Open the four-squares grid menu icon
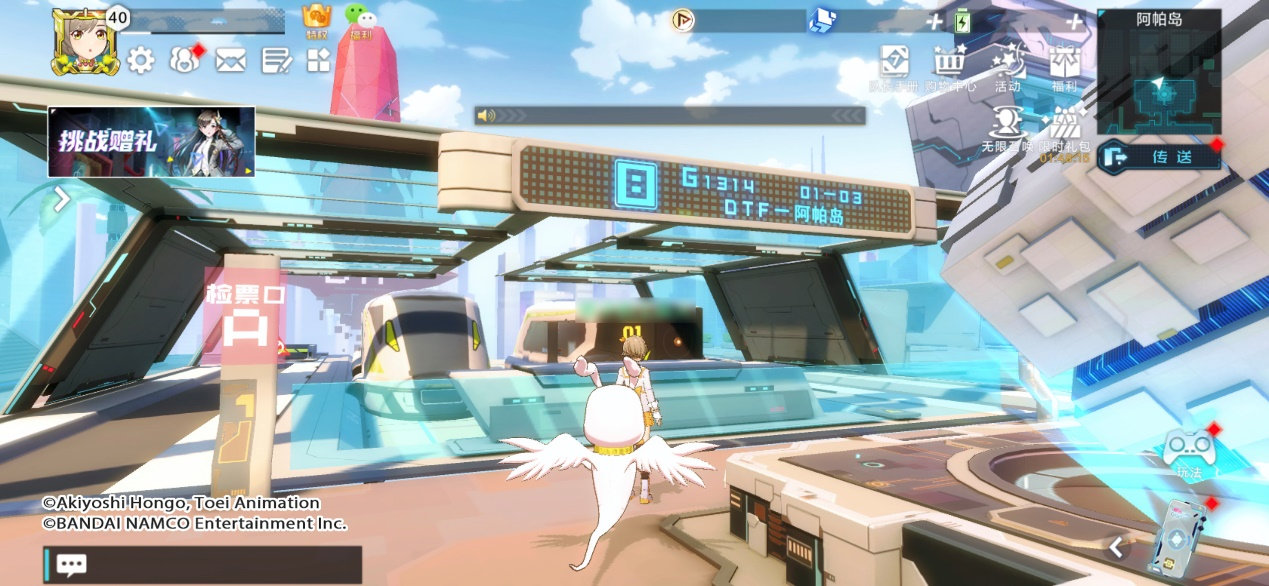The height and width of the screenshot is (586, 1269). coord(318,61)
